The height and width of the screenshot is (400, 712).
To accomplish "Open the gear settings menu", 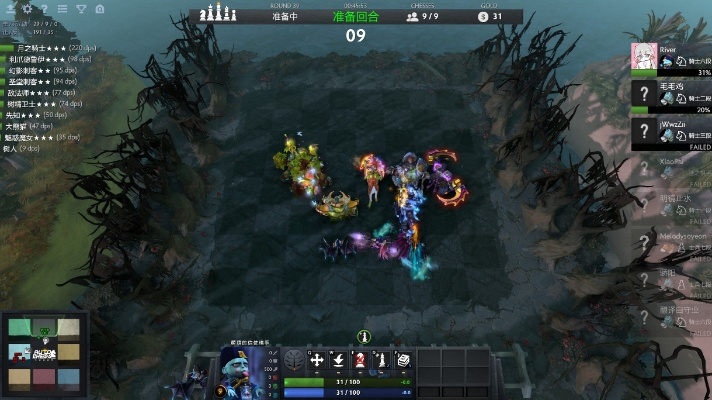I will coord(28,8).
